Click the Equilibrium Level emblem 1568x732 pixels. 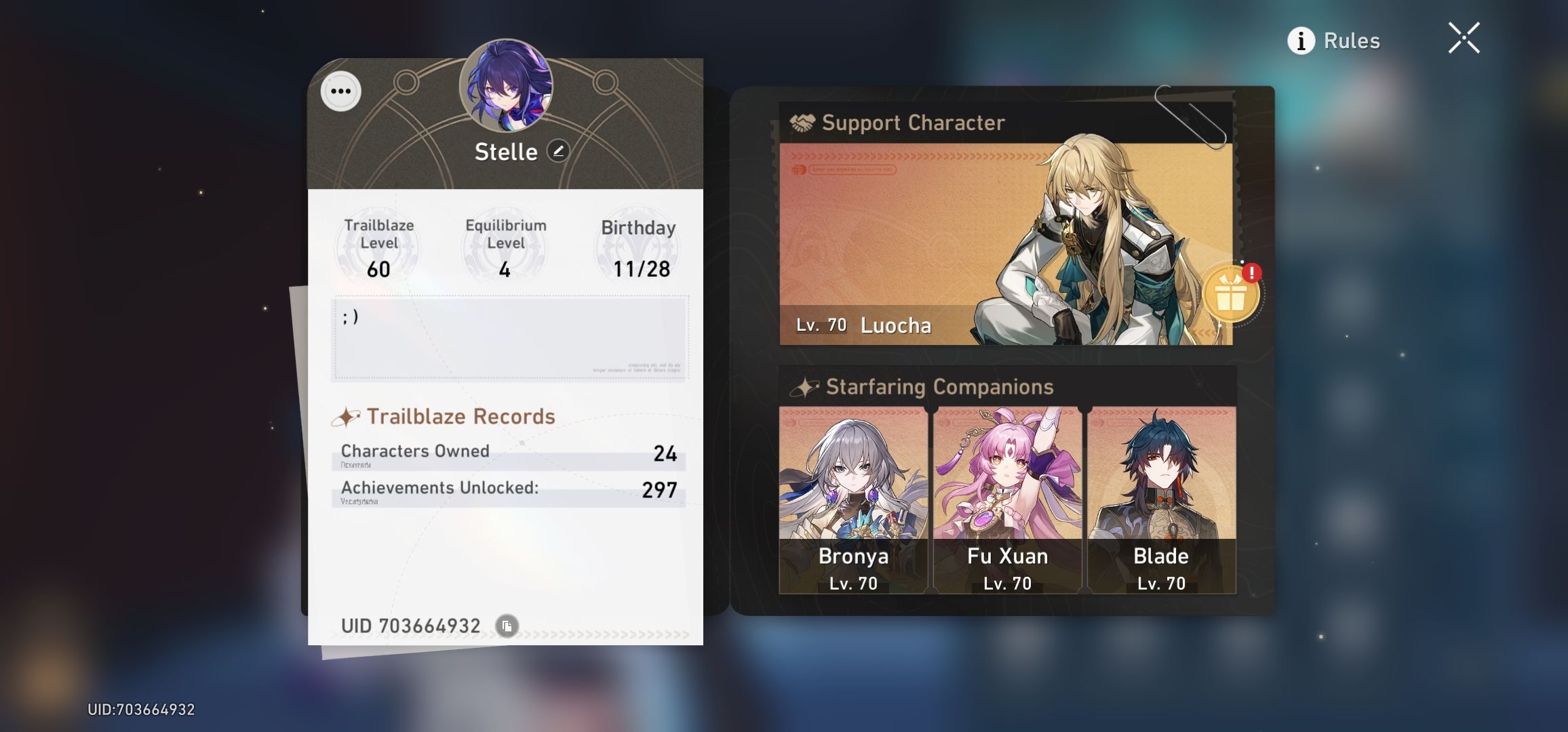505,246
